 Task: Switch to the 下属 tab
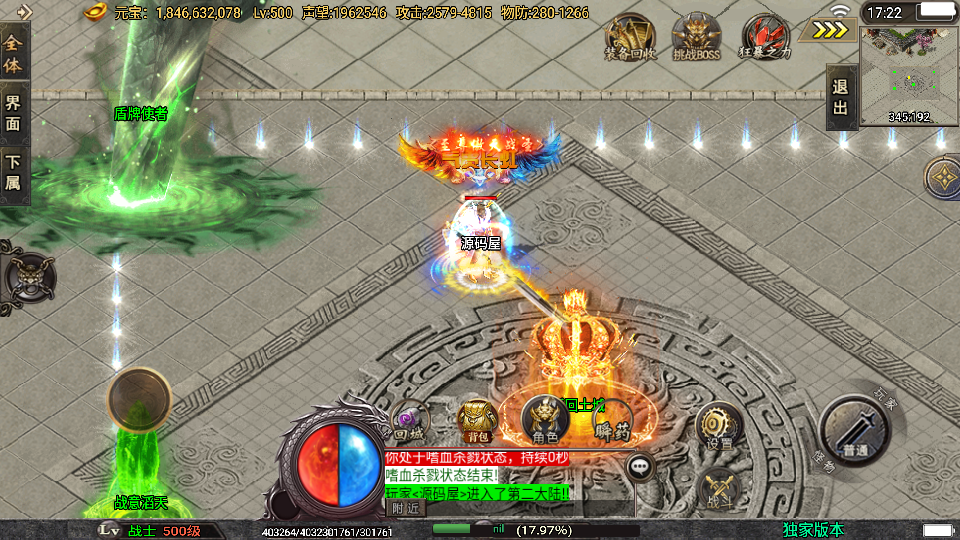[14, 171]
